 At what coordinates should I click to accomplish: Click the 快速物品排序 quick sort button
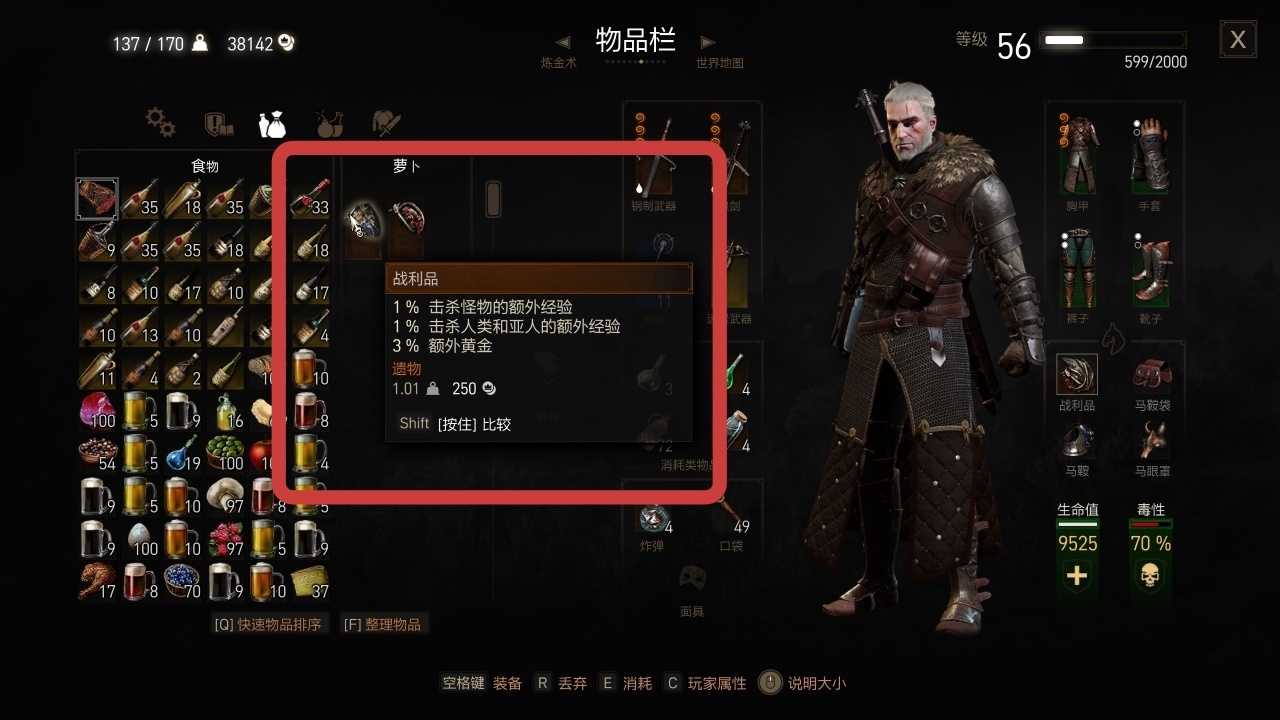(x=270, y=622)
